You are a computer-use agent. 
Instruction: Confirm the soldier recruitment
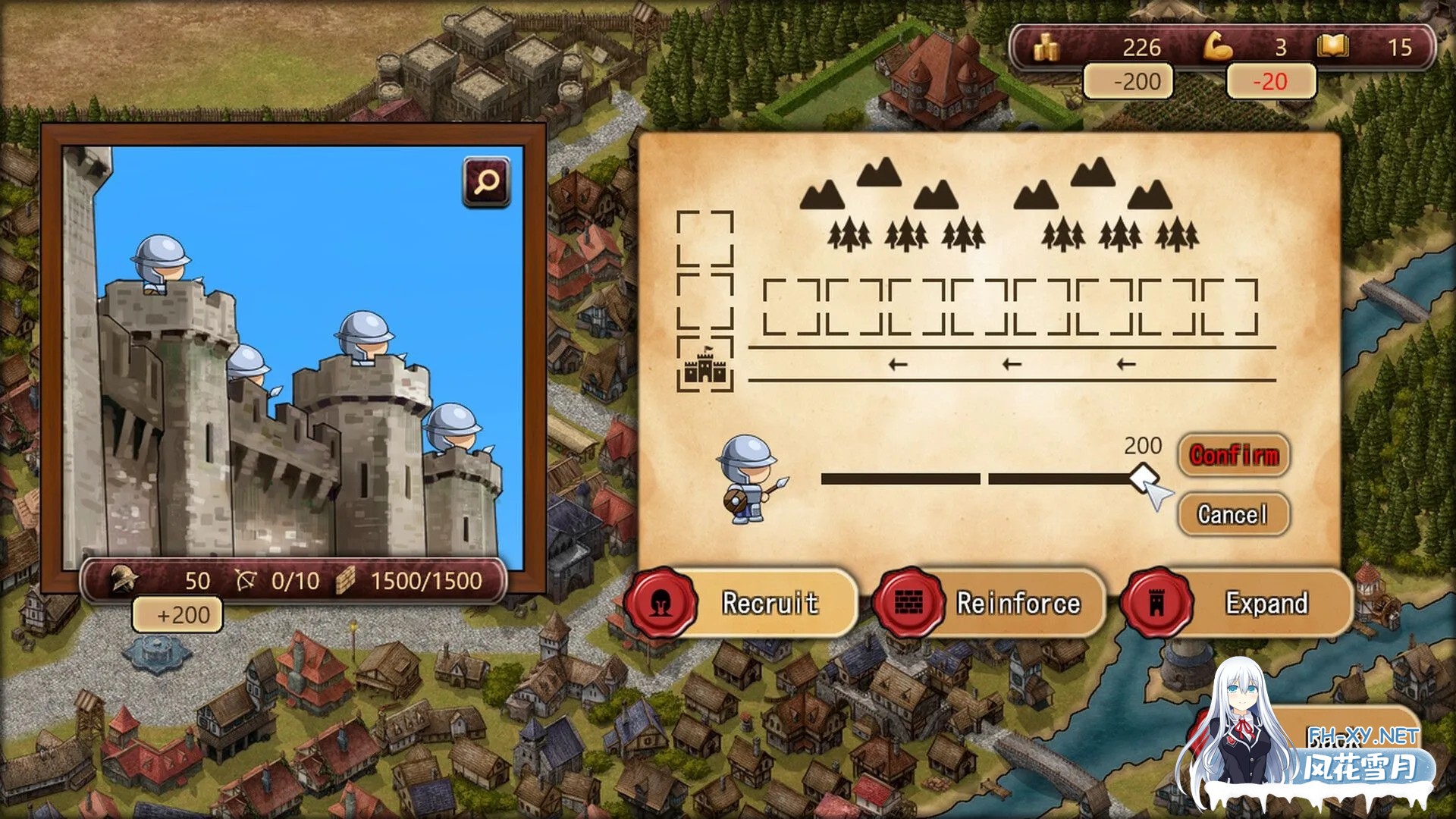click(1234, 456)
